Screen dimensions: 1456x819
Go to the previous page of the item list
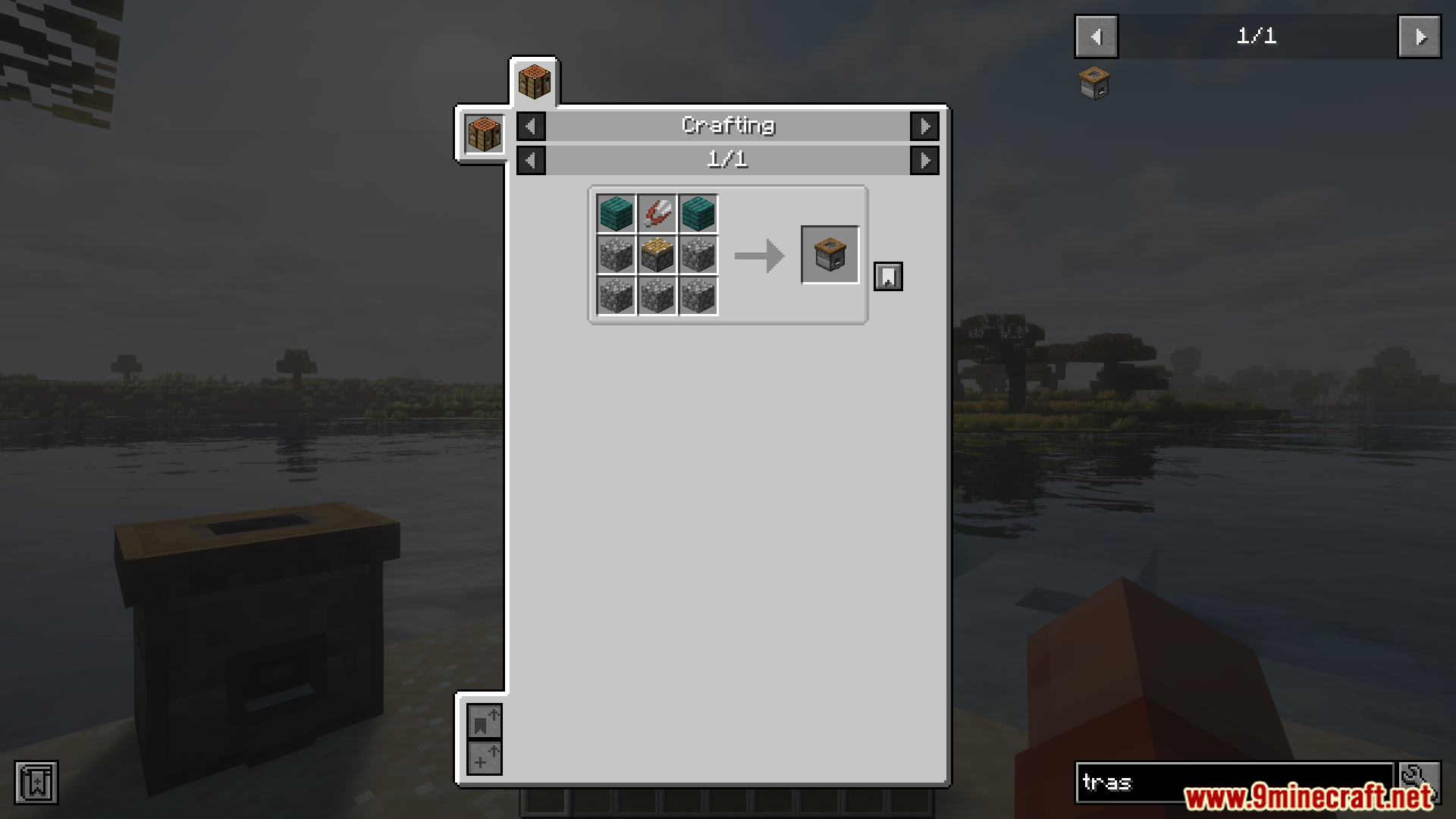coord(1096,36)
